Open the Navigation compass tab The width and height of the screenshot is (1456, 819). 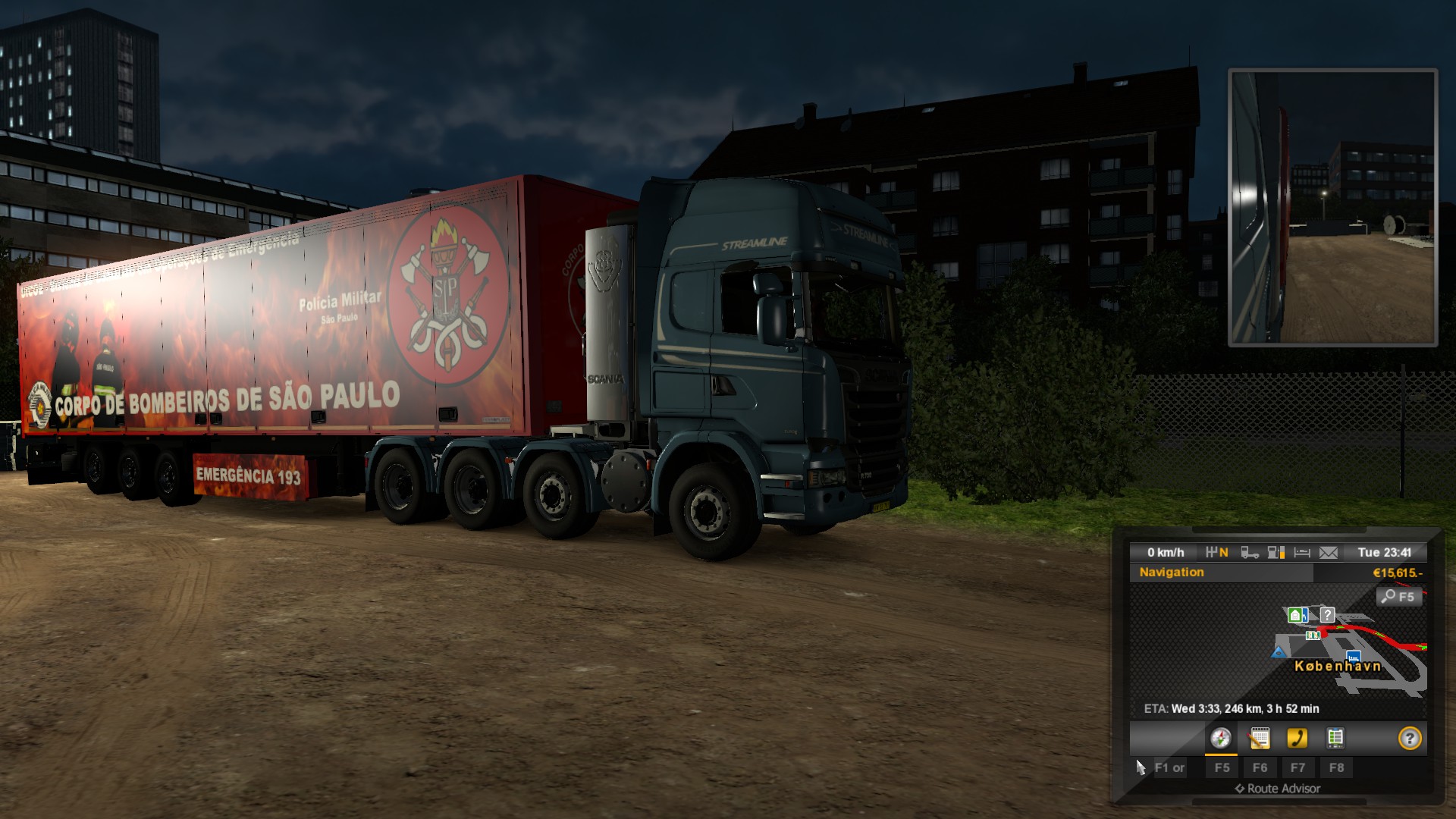pyautogui.click(x=1220, y=738)
